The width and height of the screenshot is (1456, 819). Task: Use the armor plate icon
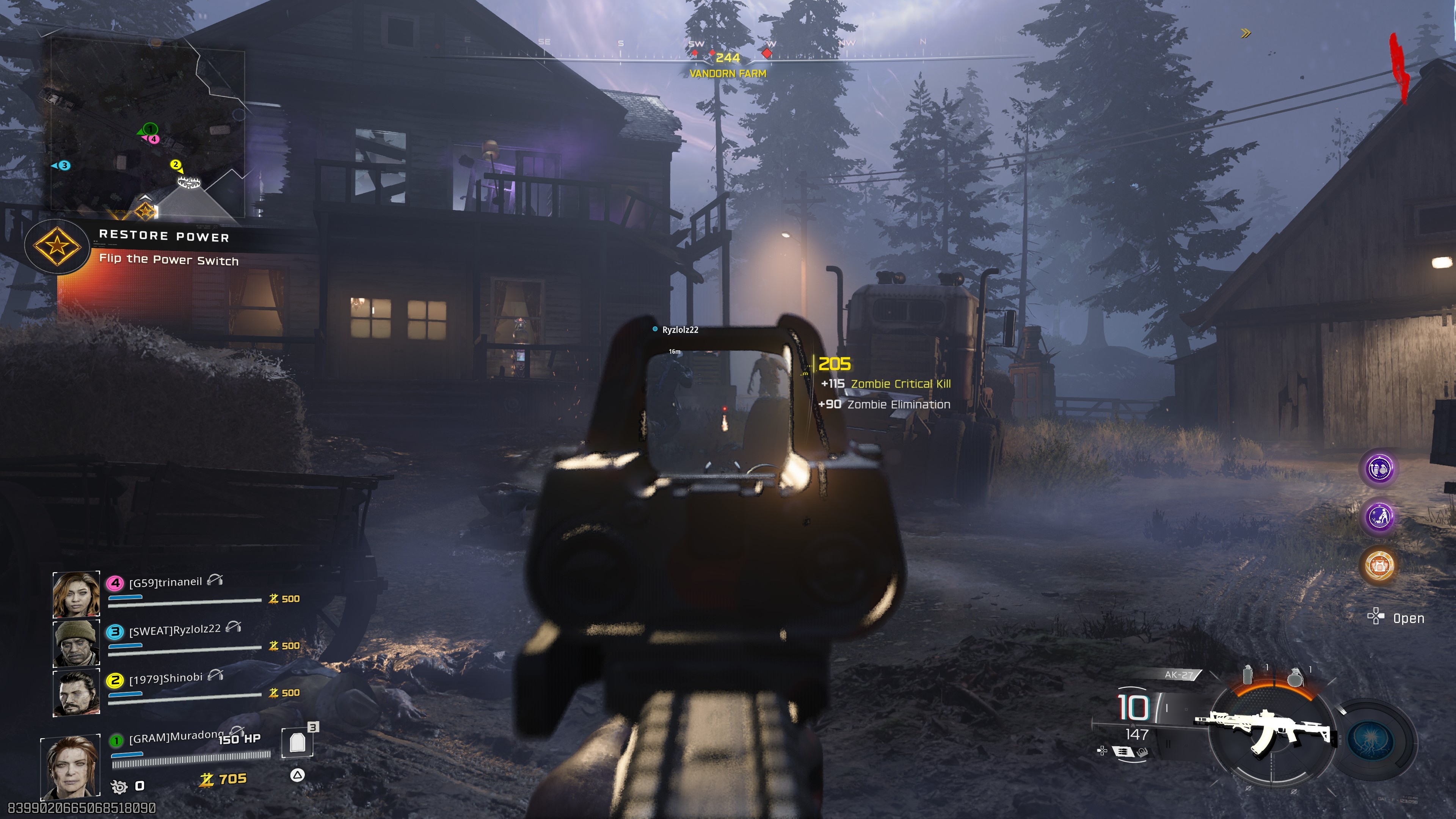click(297, 742)
